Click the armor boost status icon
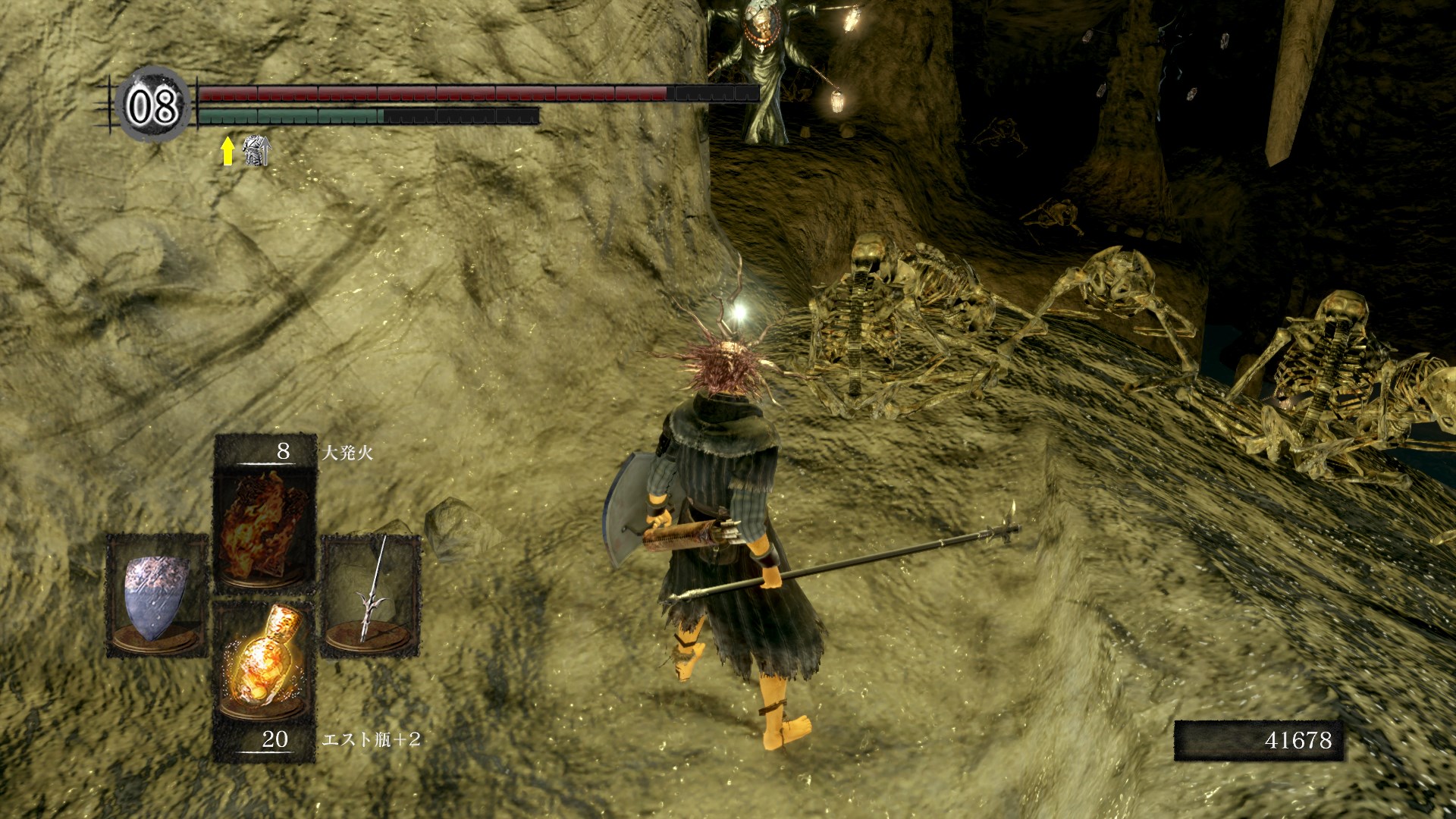1456x819 pixels. point(256,151)
